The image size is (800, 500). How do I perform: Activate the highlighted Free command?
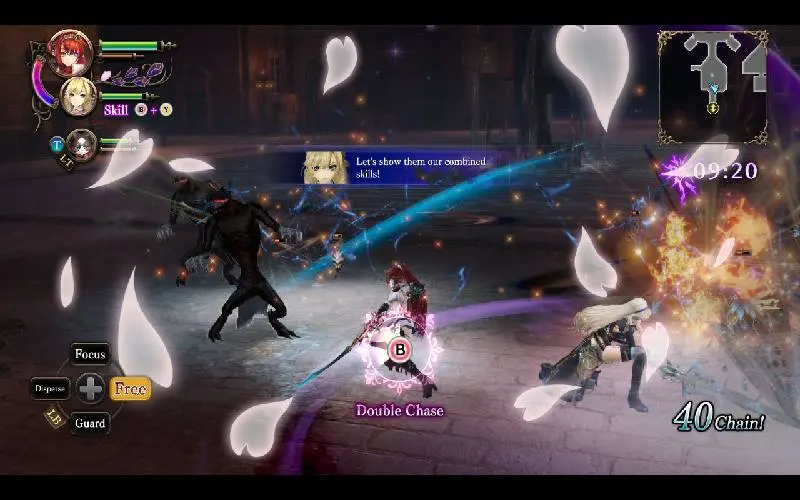(130, 388)
